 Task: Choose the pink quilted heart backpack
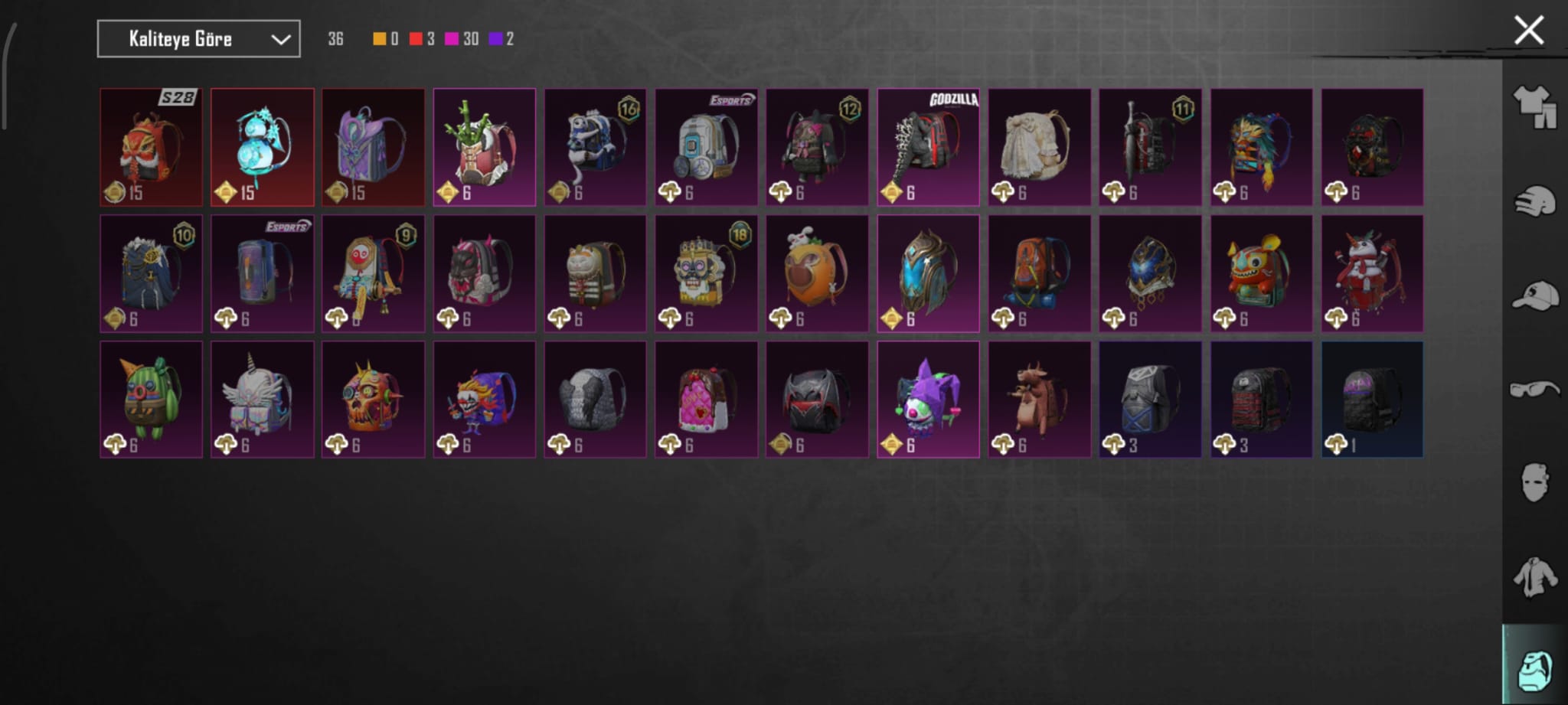[x=706, y=400]
